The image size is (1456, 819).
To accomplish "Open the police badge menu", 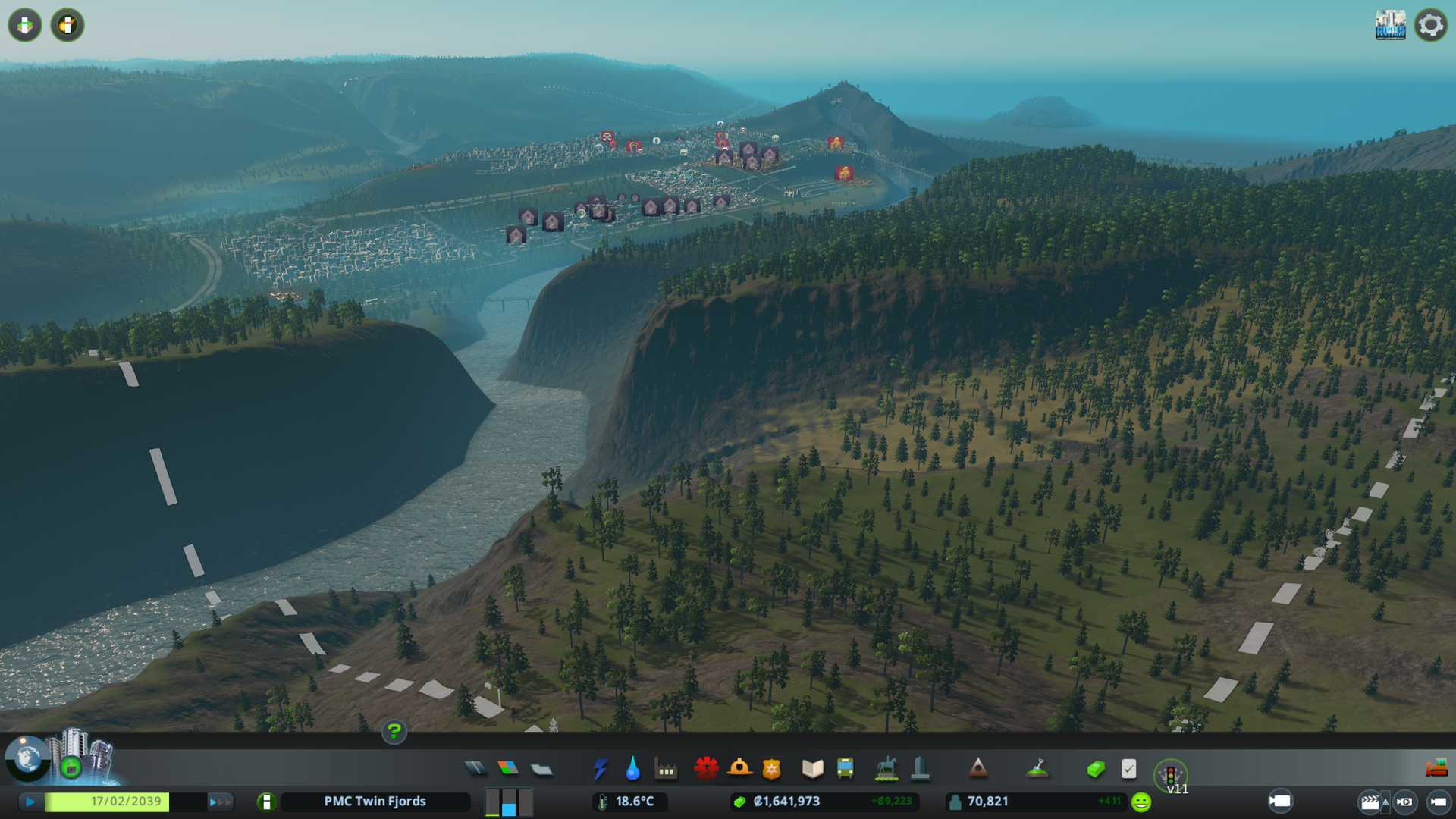I will [x=771, y=769].
